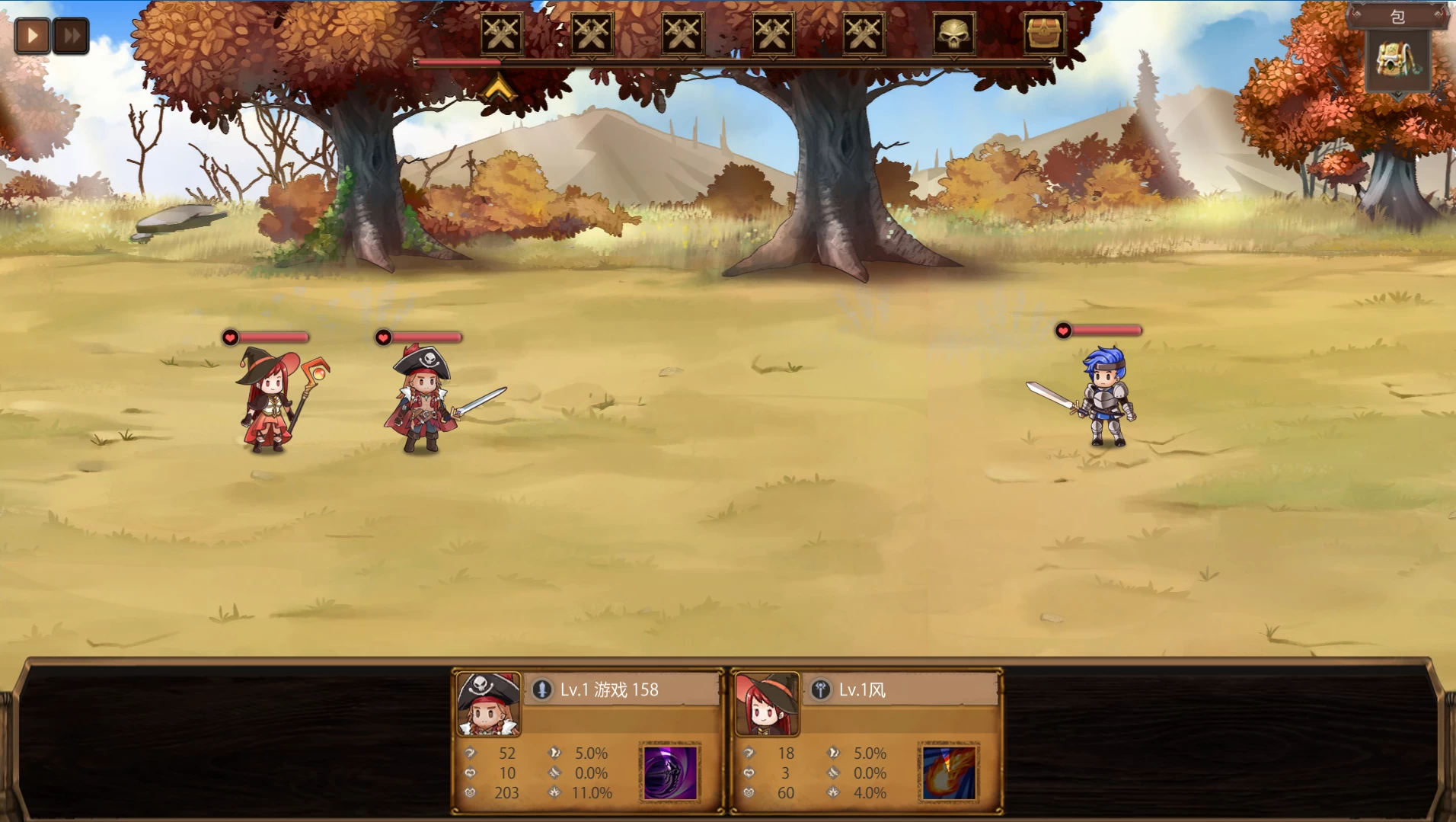Select the first crossed-swords battle stage icon

pos(503,34)
